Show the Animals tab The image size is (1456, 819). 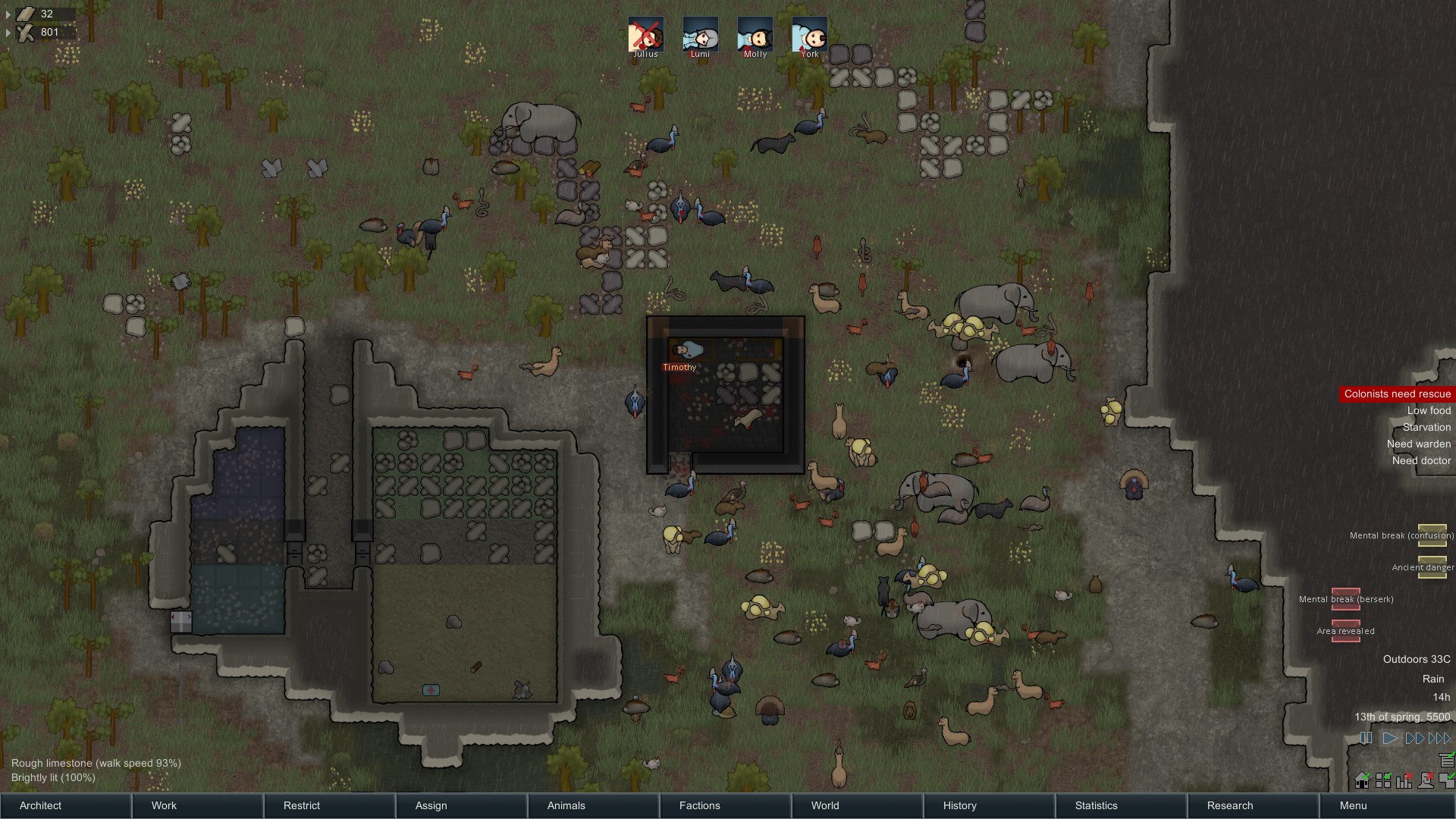point(566,805)
